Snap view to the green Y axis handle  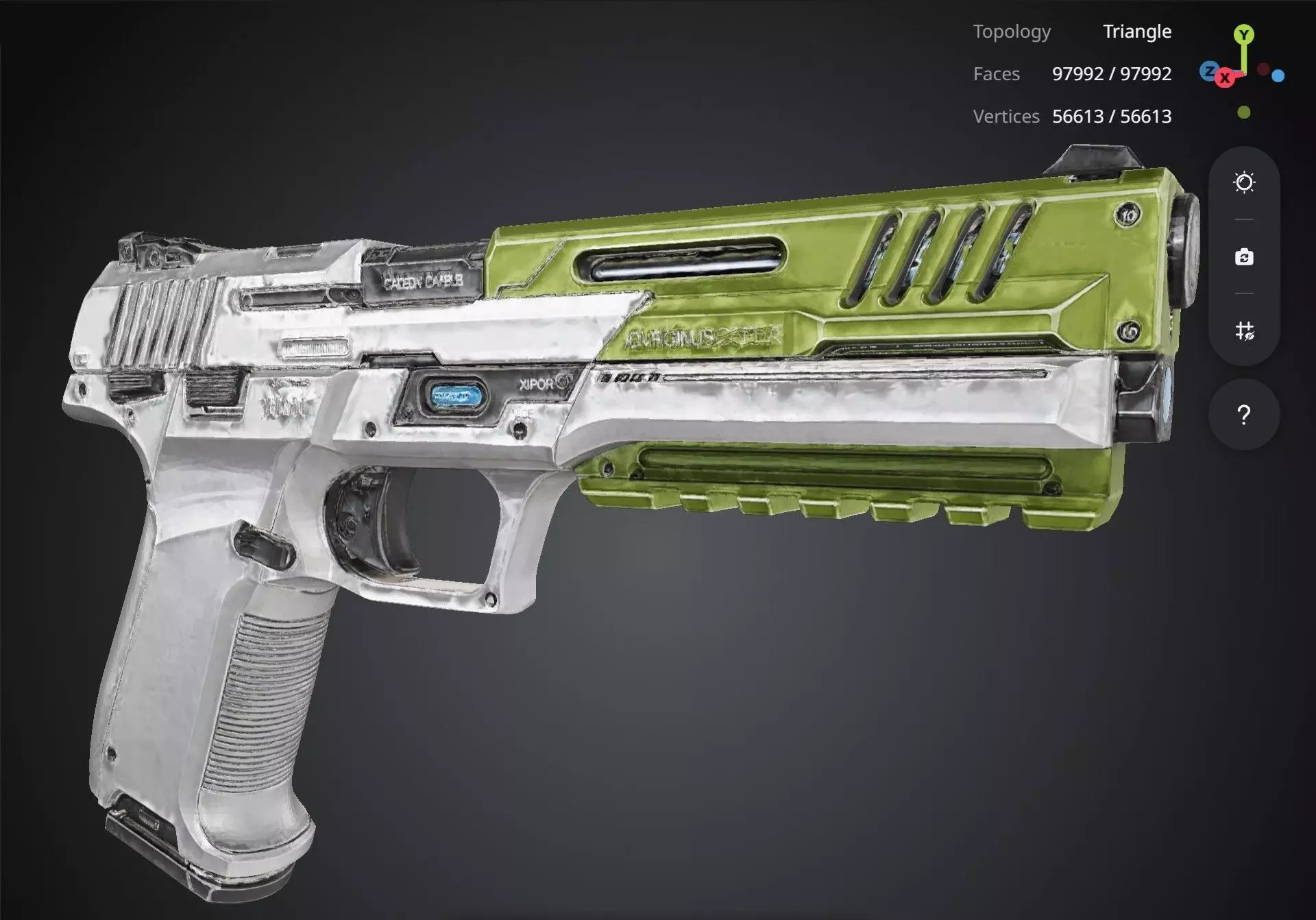pyautogui.click(x=1244, y=34)
